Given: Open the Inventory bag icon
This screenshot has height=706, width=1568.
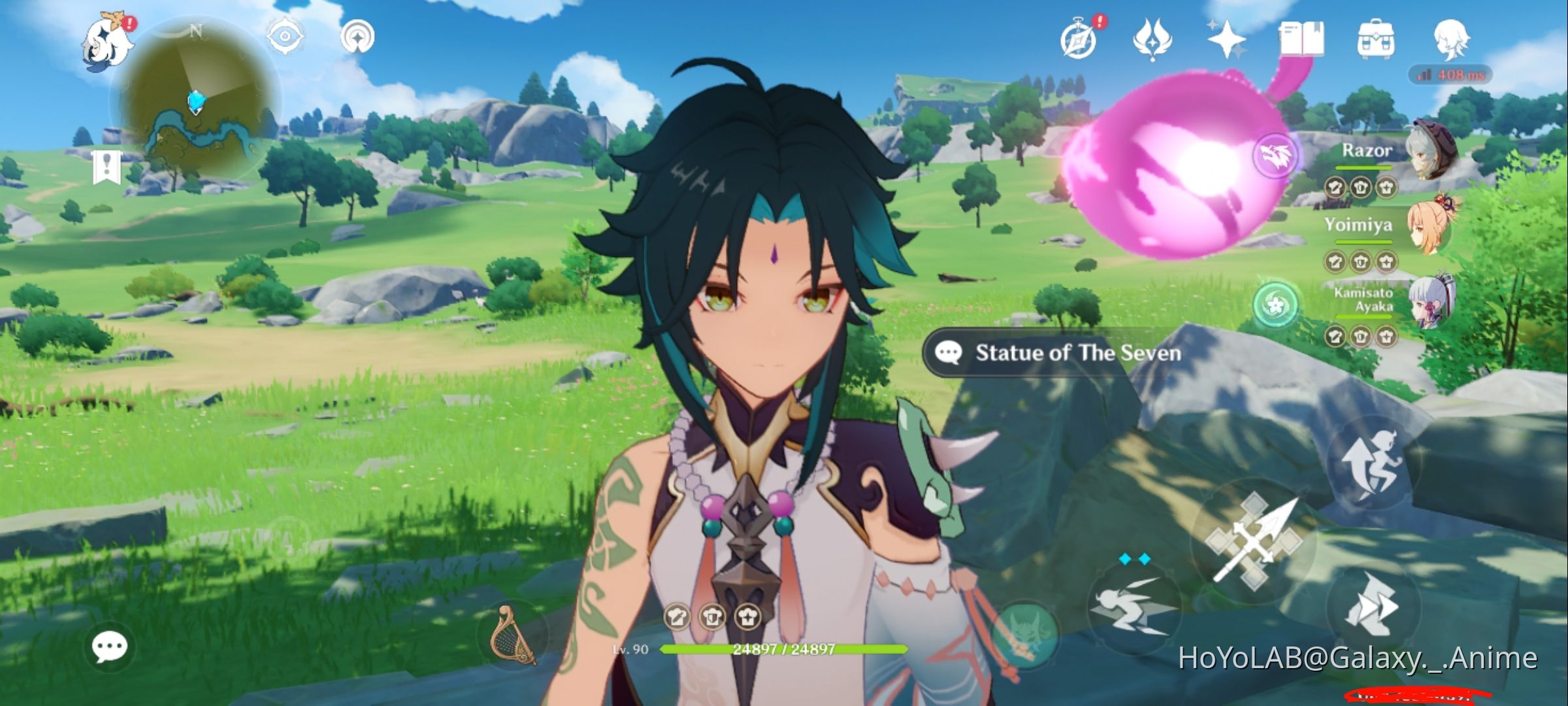Looking at the screenshot, I should [1376, 41].
